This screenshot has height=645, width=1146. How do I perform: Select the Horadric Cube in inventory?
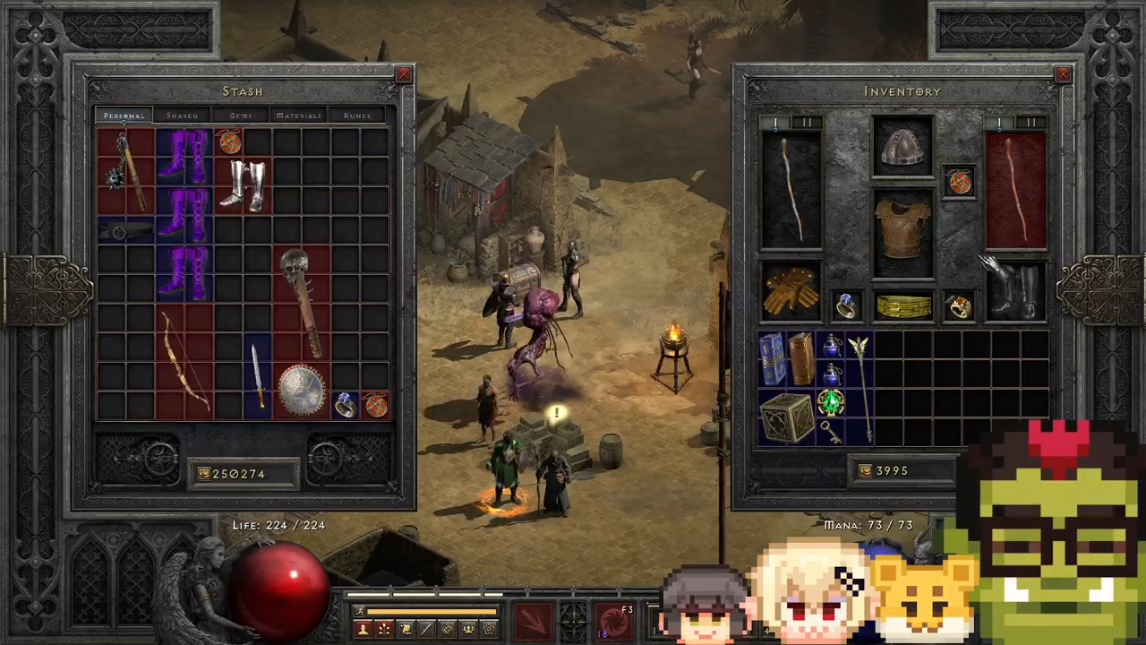(x=786, y=417)
